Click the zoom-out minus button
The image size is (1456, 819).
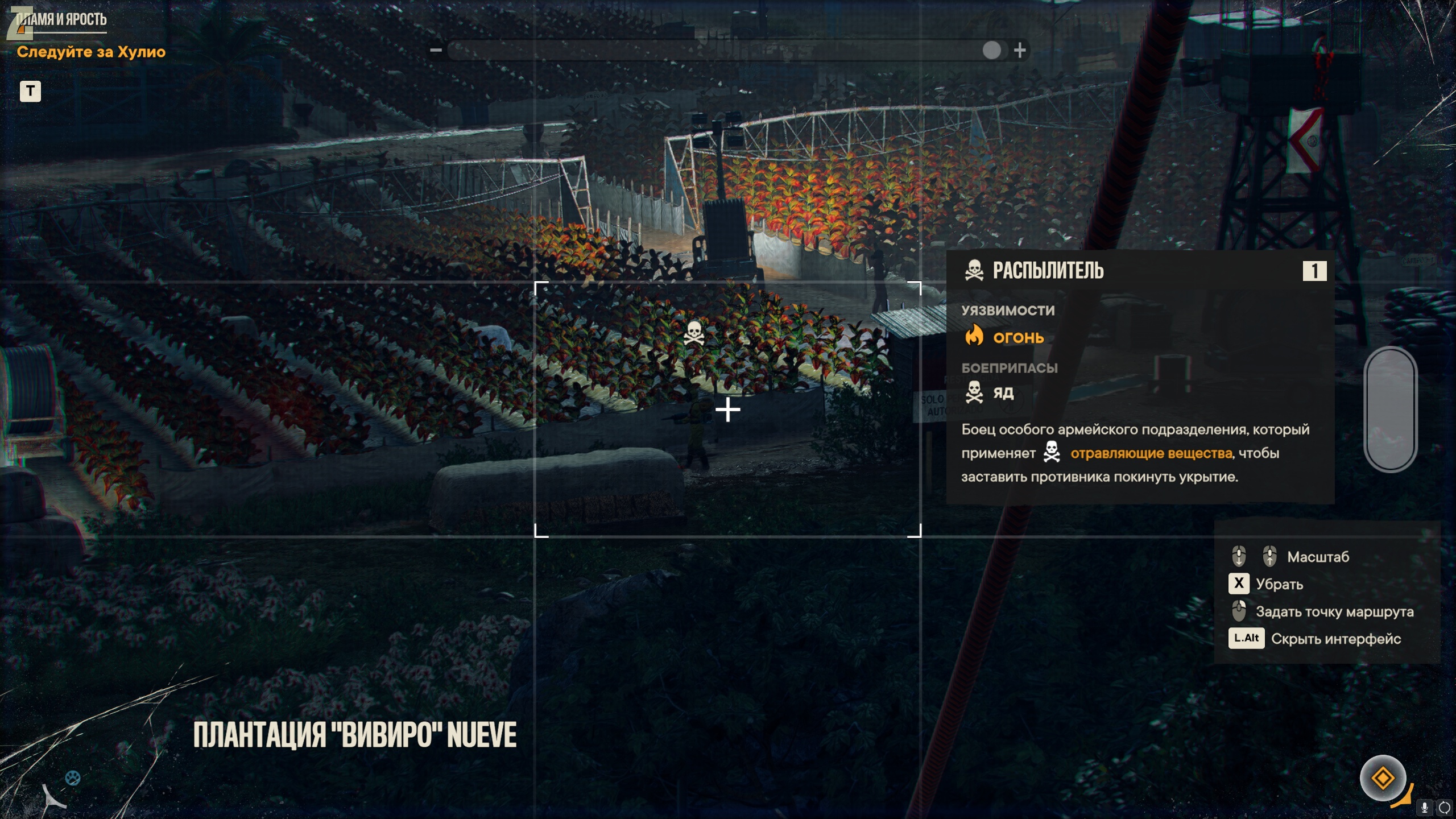(436, 51)
